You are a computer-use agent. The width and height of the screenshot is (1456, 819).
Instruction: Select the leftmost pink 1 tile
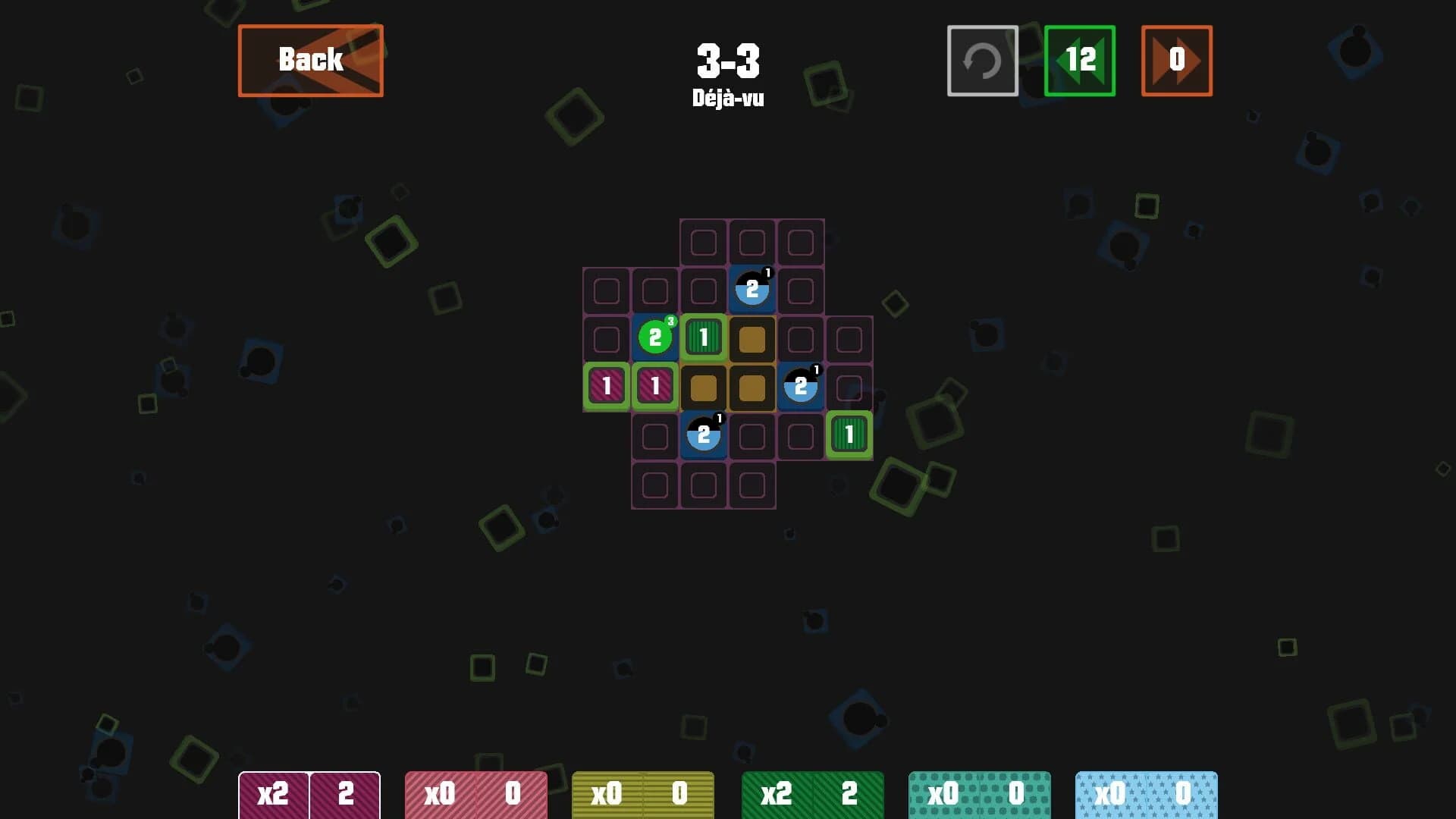(607, 386)
